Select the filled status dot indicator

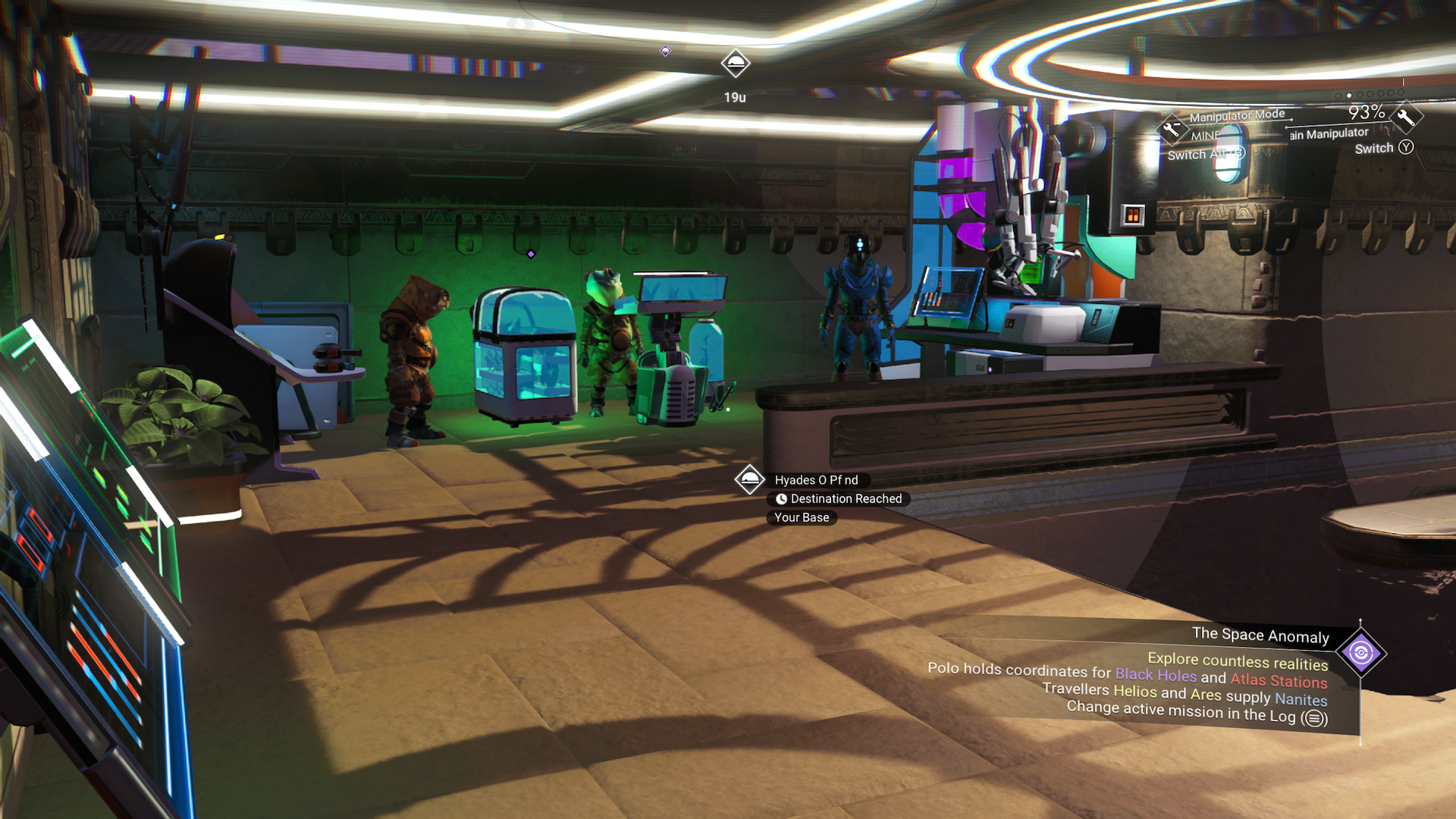coord(1349,96)
